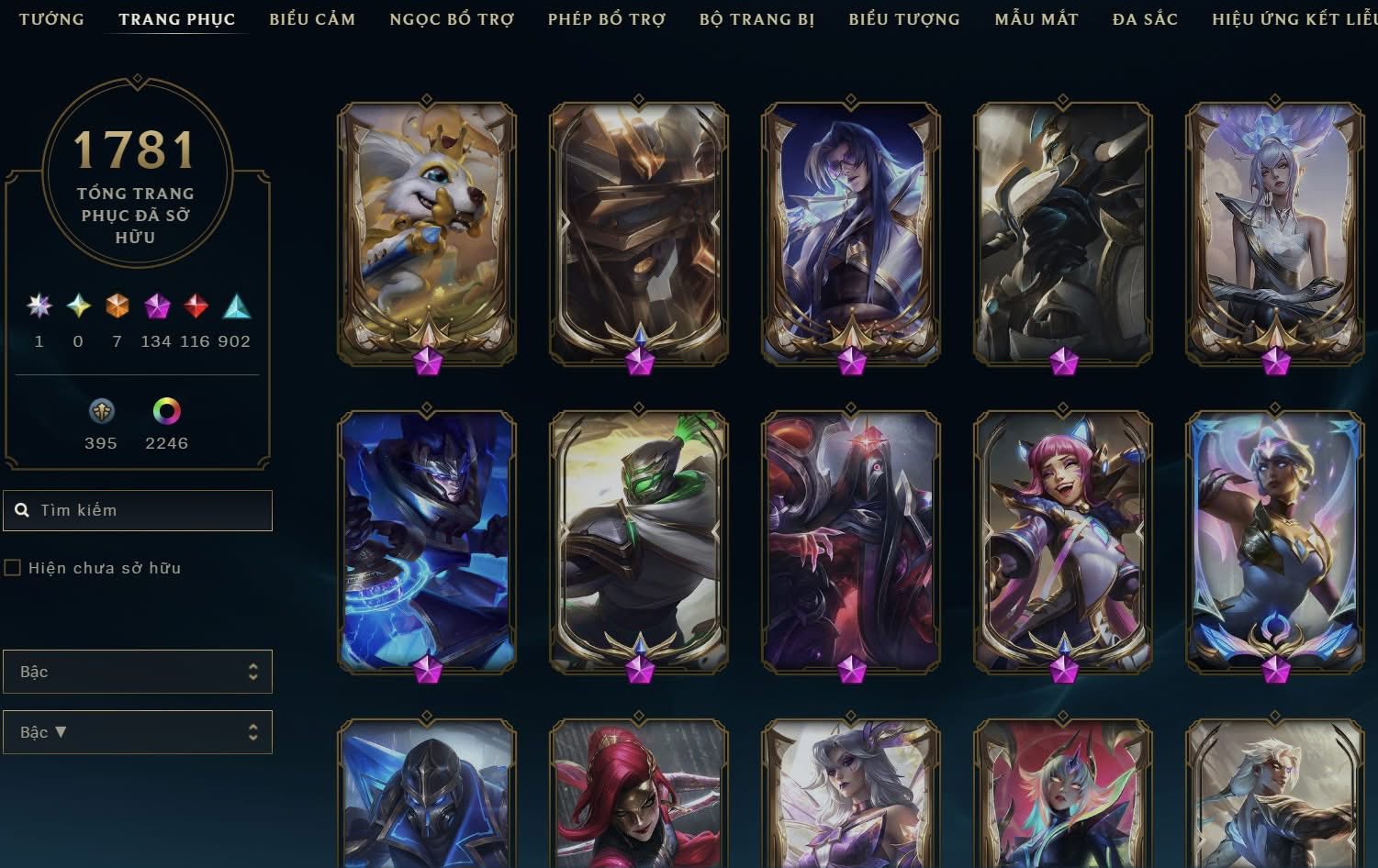Select the purple Legendary gem rarity icon
Image resolution: width=1378 pixels, height=868 pixels.
click(156, 306)
